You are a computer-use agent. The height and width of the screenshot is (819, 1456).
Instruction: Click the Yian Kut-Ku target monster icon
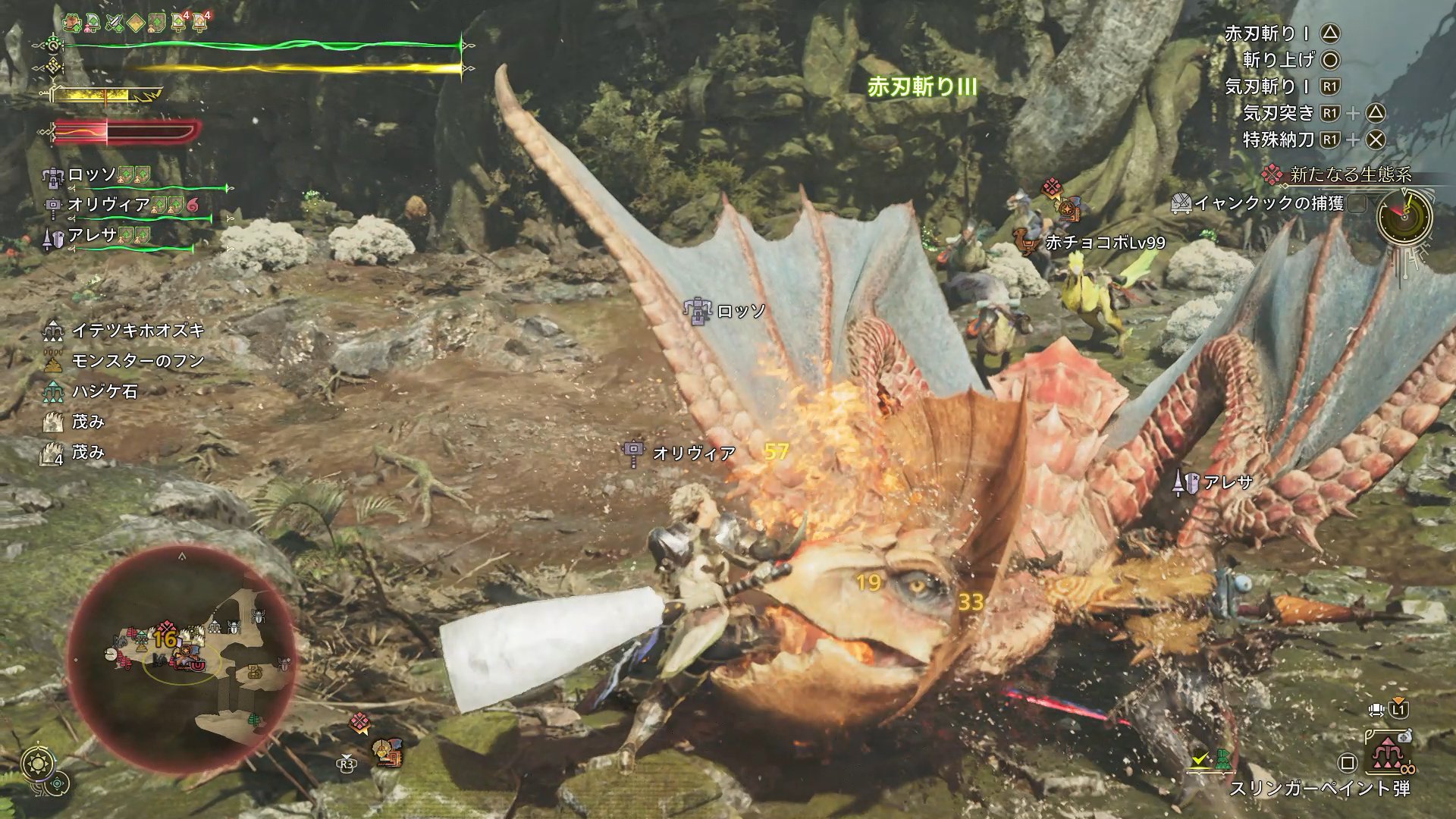pyautogui.click(x=387, y=752)
